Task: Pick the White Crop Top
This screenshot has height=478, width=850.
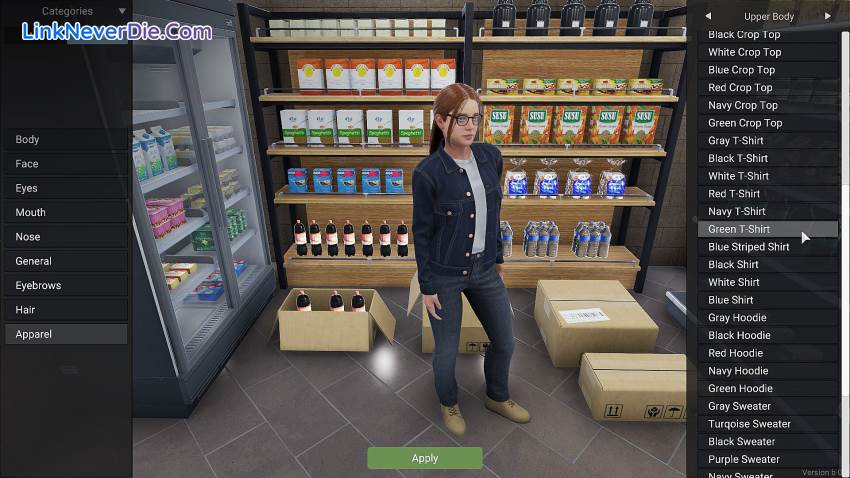Action: [767, 52]
